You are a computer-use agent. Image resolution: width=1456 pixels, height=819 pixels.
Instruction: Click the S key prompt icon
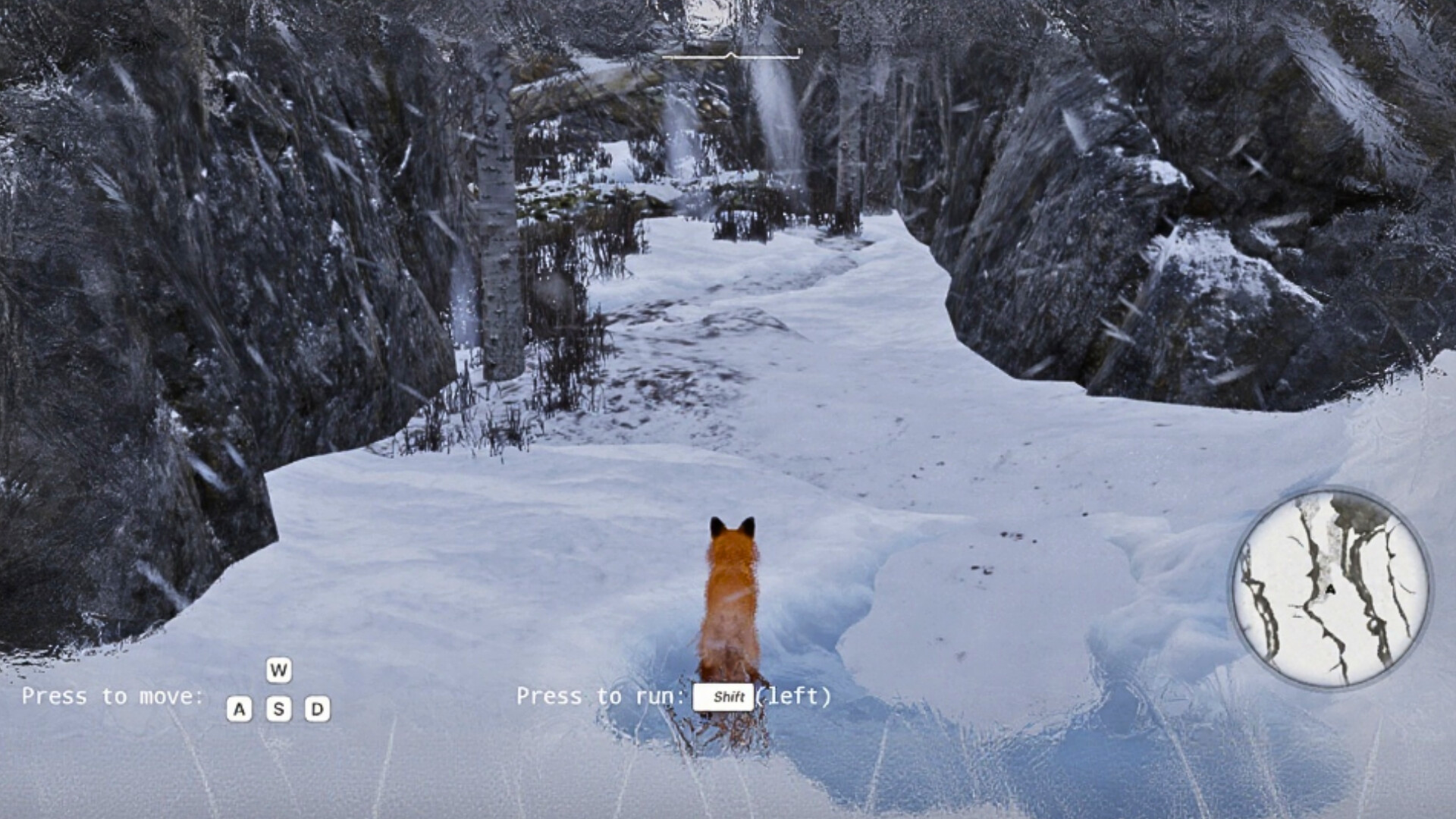point(278,709)
